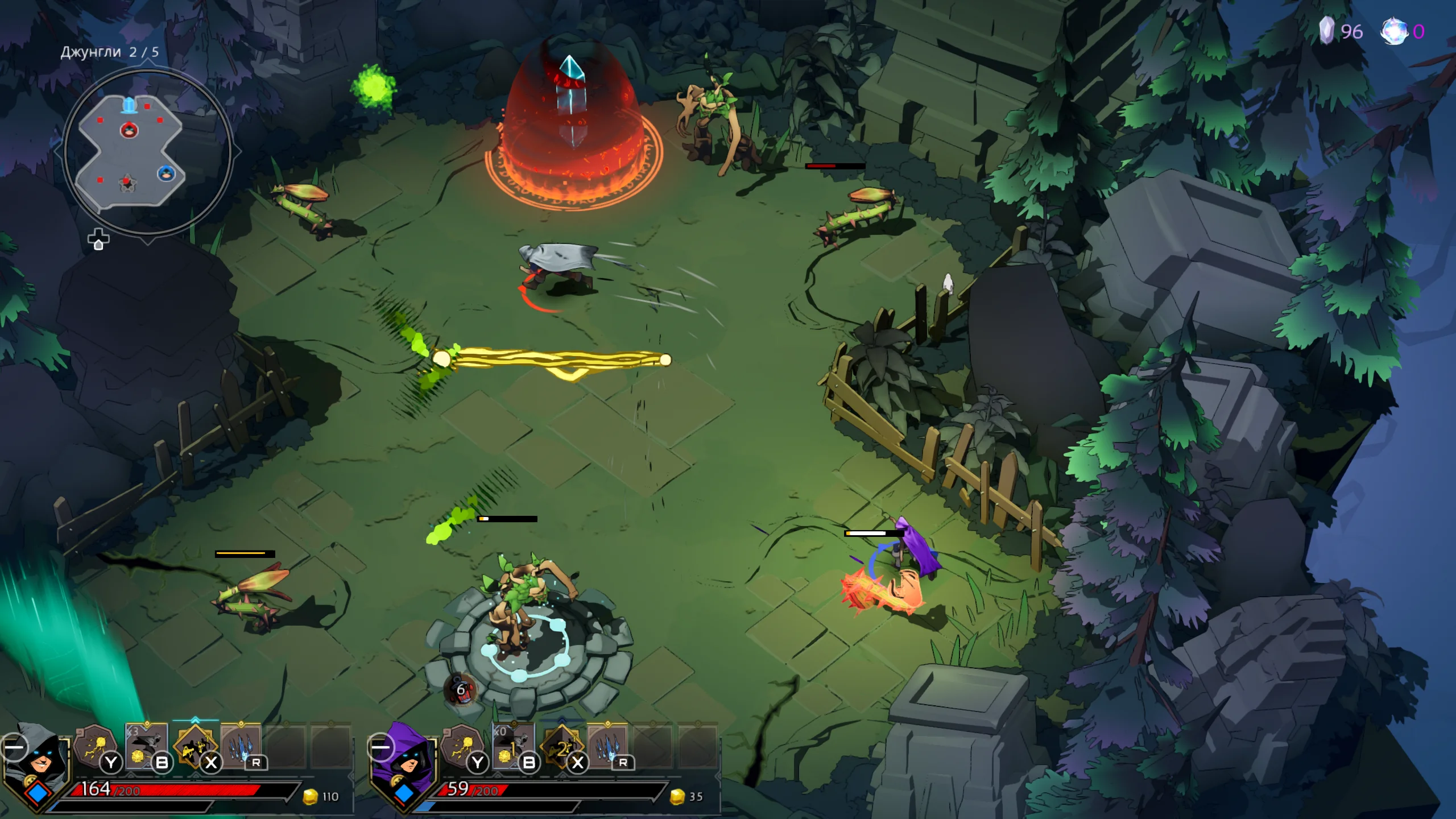Activate purple wizard's diamond-framed lightning strike skill

(562, 746)
